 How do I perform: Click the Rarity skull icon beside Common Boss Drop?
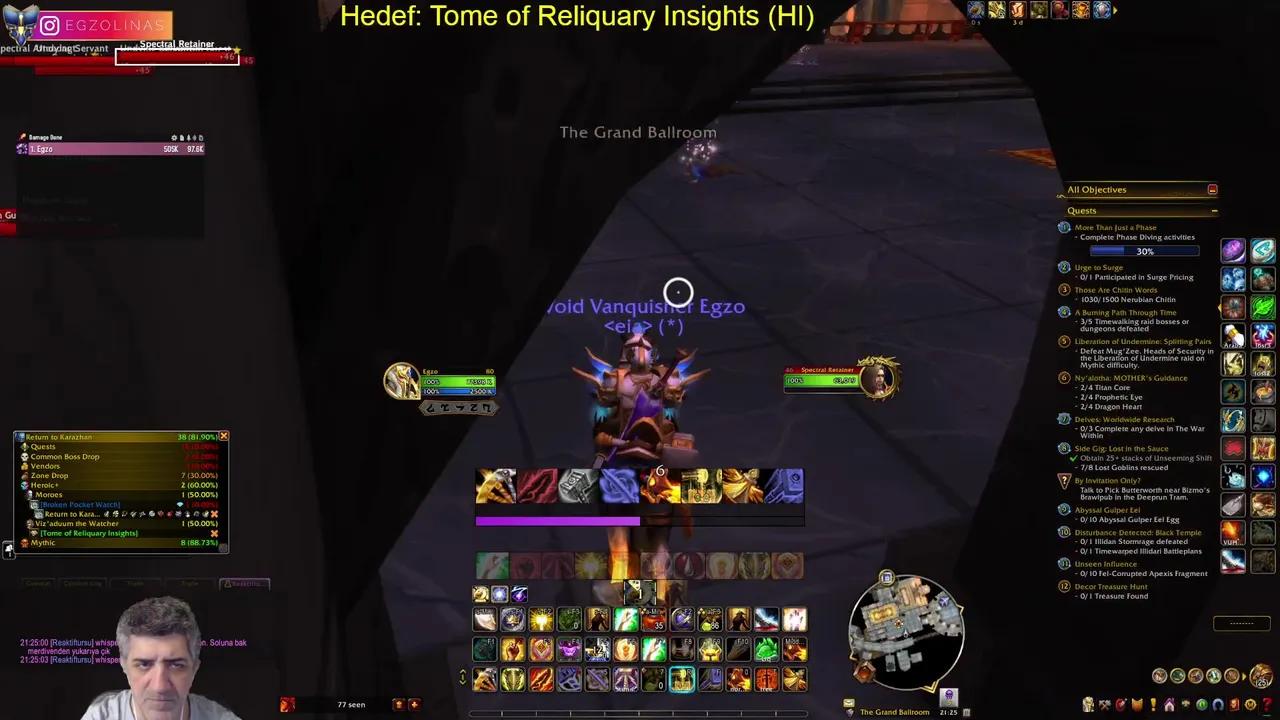(24, 457)
